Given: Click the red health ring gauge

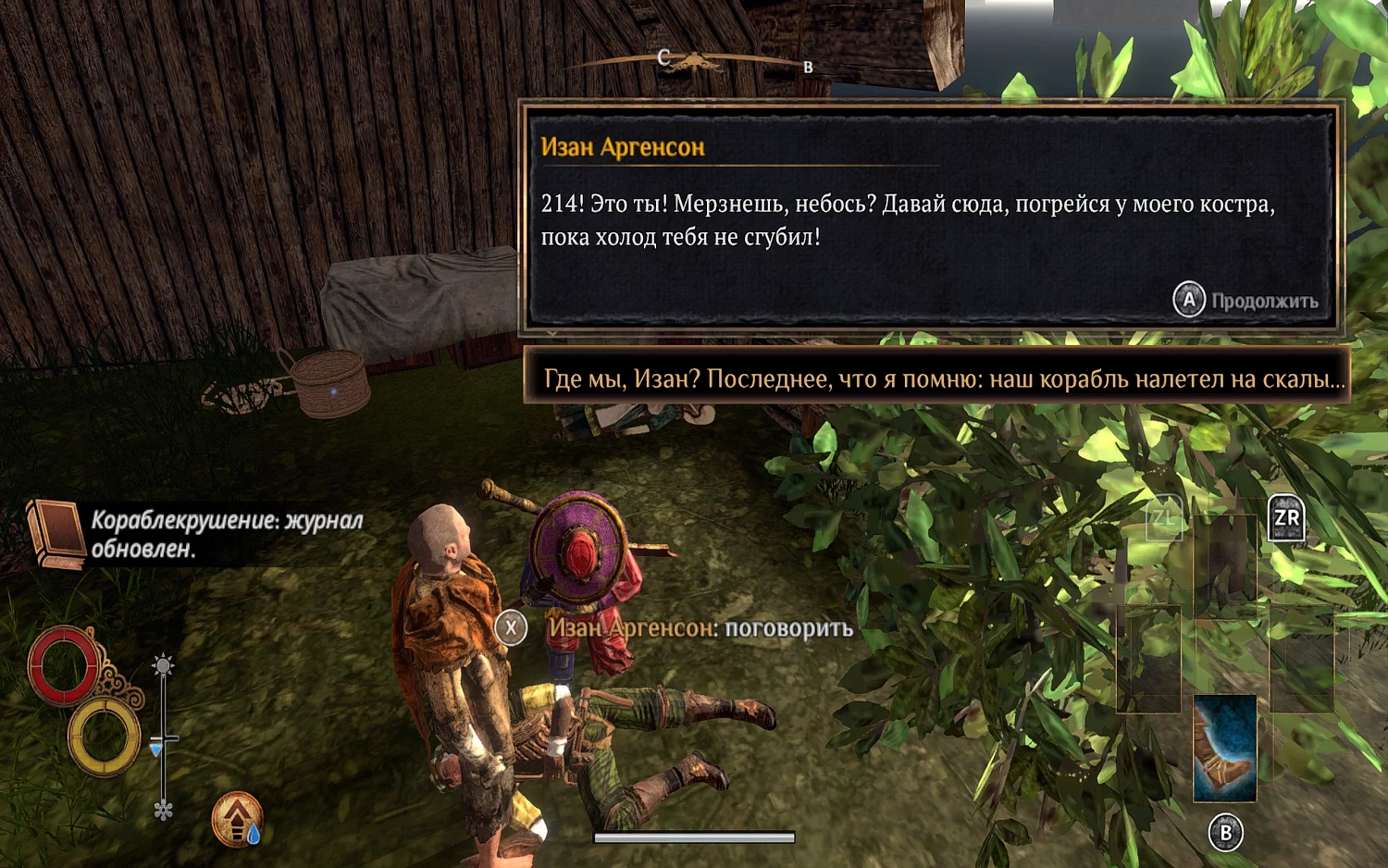Looking at the screenshot, I should 65,664.
